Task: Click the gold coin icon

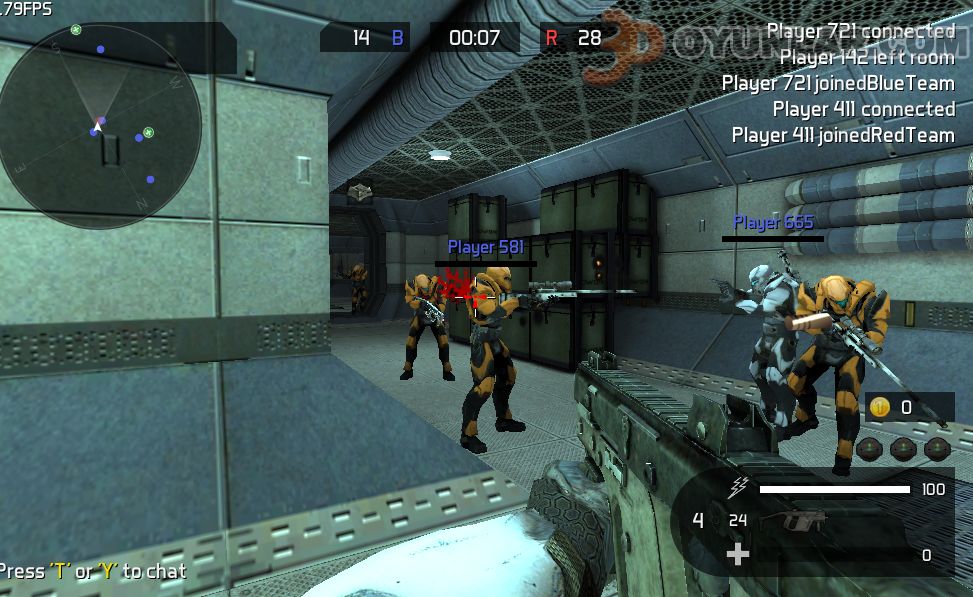Action: tap(880, 406)
